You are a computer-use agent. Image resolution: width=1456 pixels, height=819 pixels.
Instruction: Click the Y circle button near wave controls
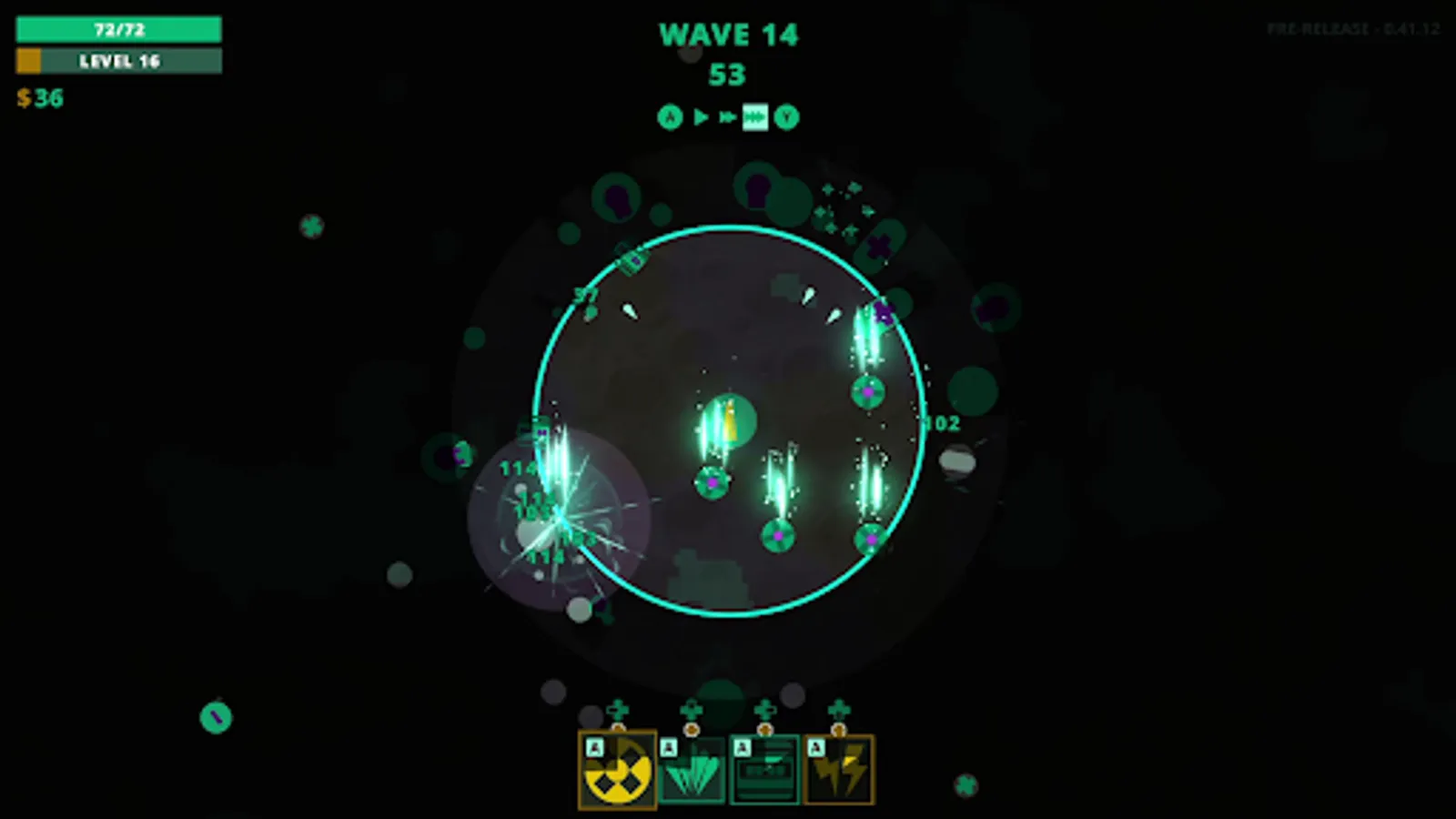[787, 116]
